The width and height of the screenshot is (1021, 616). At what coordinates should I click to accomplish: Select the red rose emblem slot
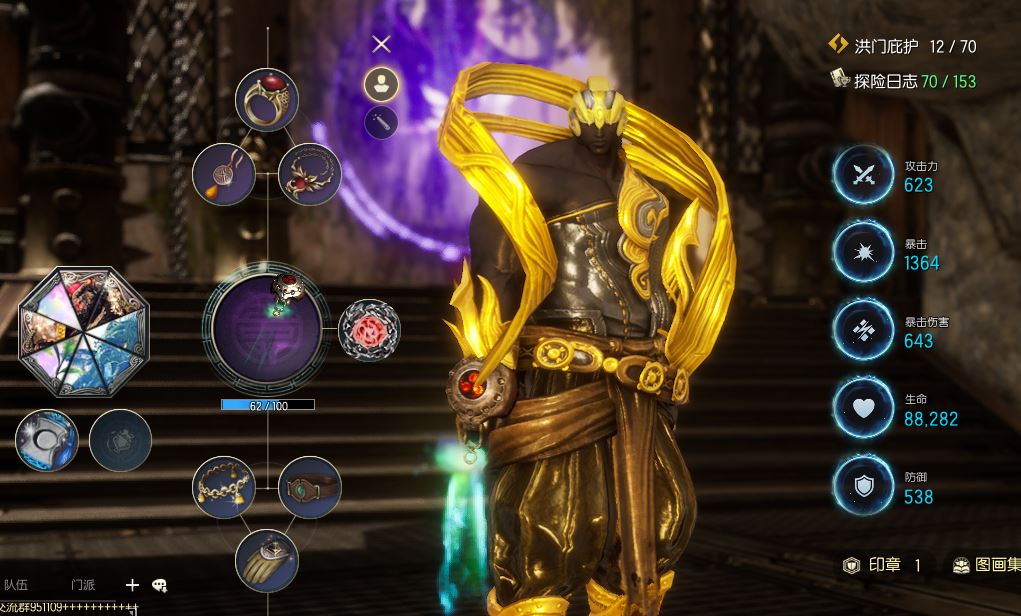pyautogui.click(x=369, y=329)
